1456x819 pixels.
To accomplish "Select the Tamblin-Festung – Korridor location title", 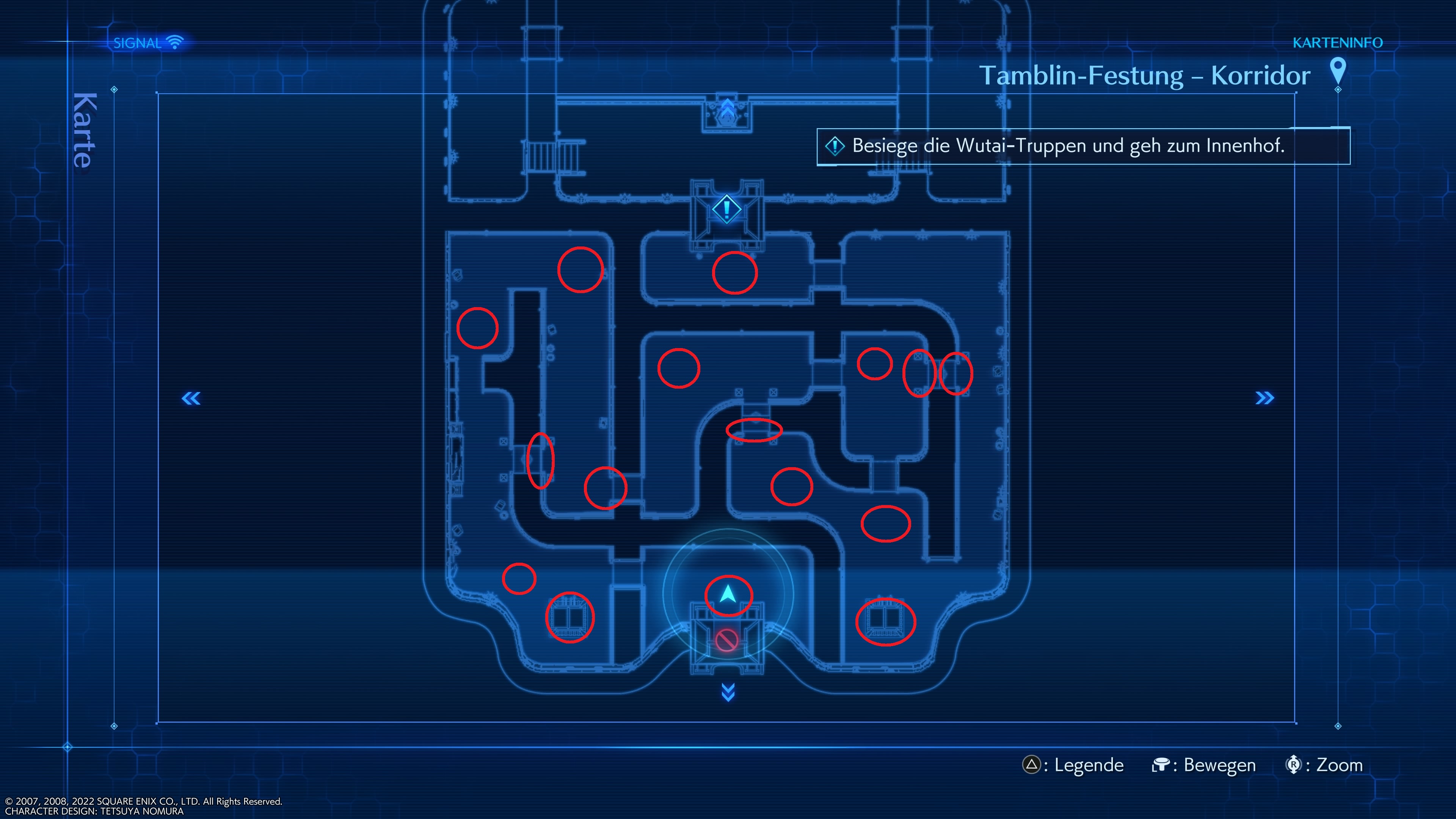I will pos(1144,76).
